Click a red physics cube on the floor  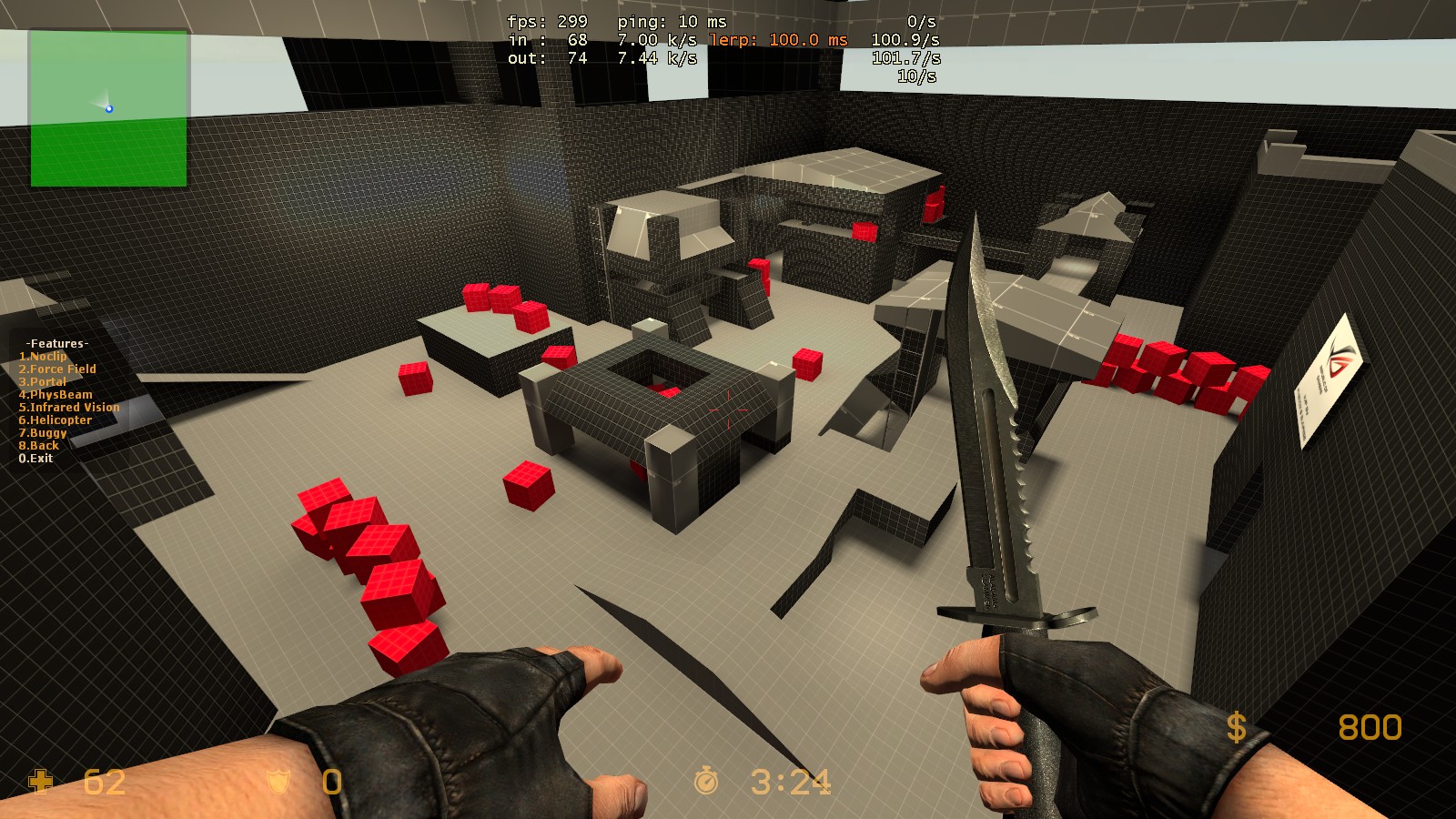[x=530, y=480]
